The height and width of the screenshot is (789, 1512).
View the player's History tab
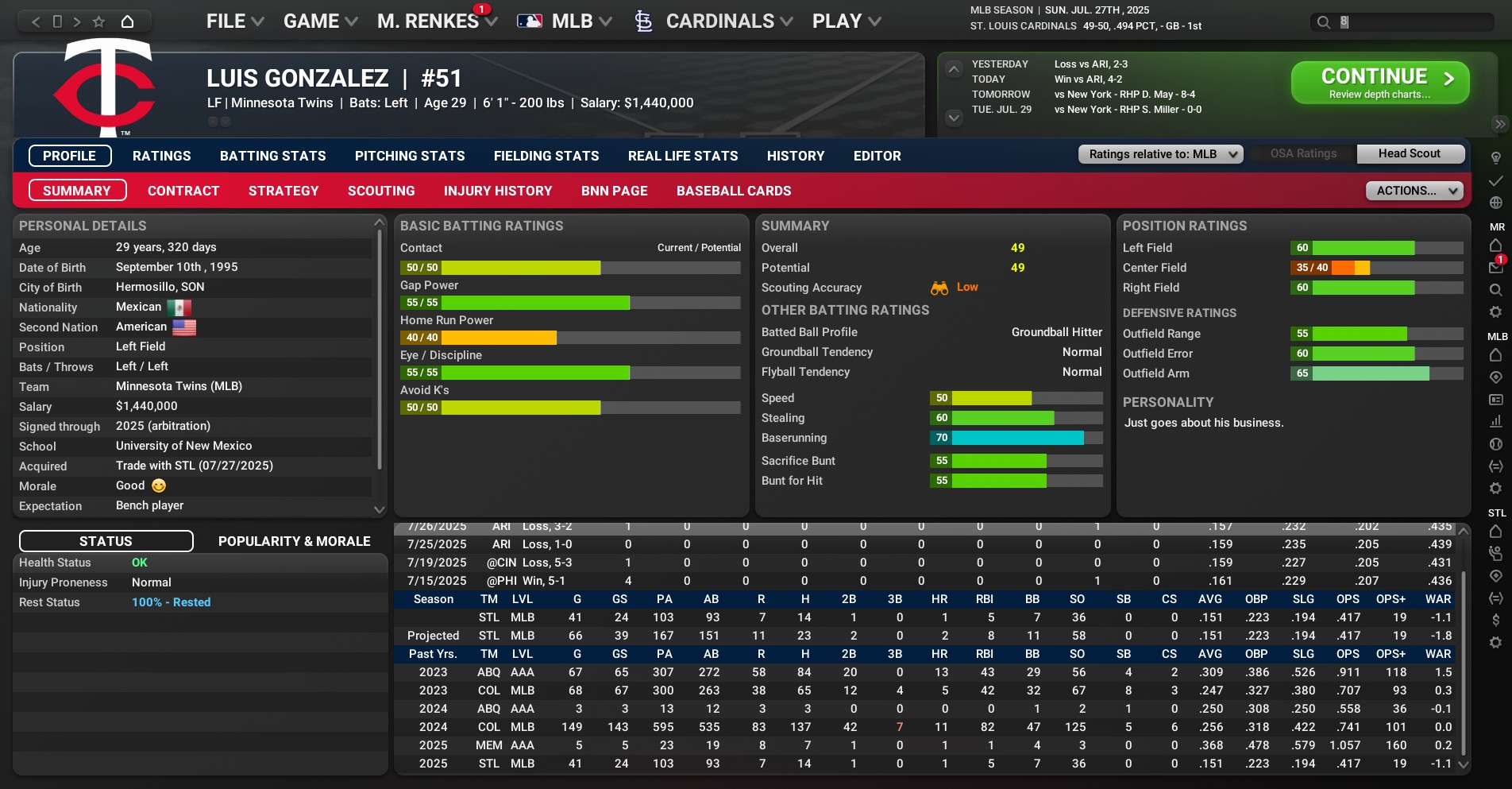coord(796,156)
